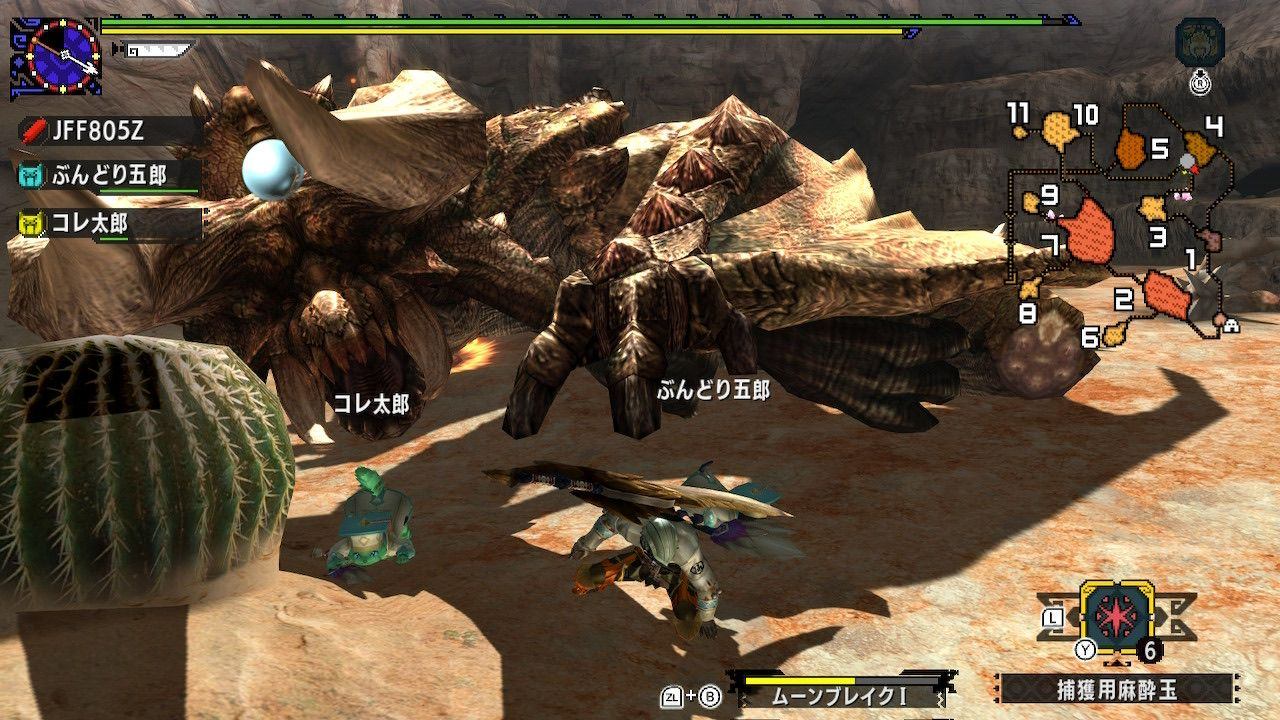Activate the ムーンブレイクI hunter art gauge
This screenshot has height=720, width=1280.
pos(840,690)
